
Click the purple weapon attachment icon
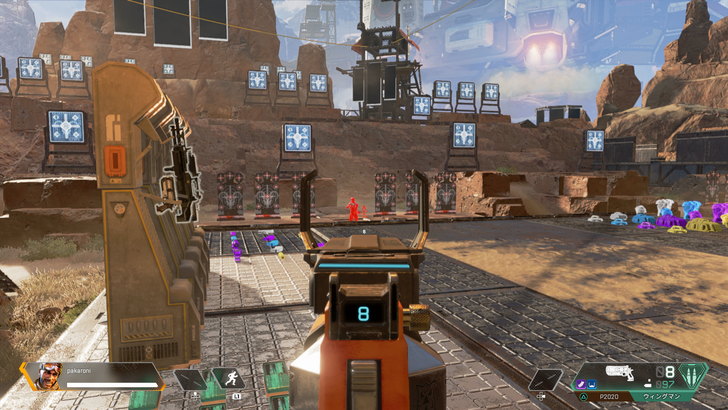[579, 382]
